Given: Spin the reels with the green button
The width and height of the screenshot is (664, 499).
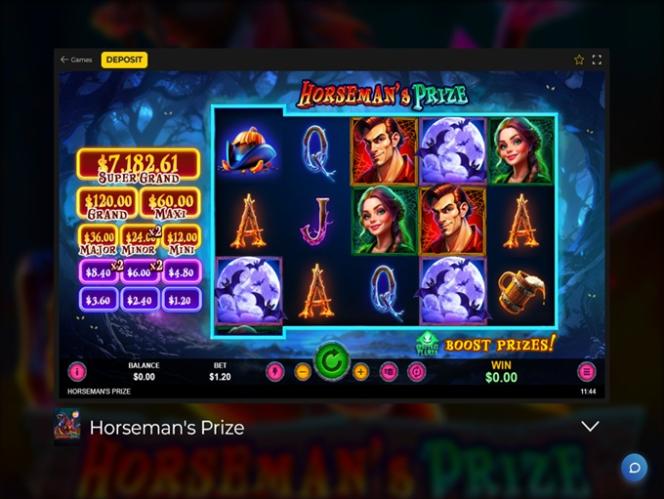Looking at the screenshot, I should [x=332, y=360].
